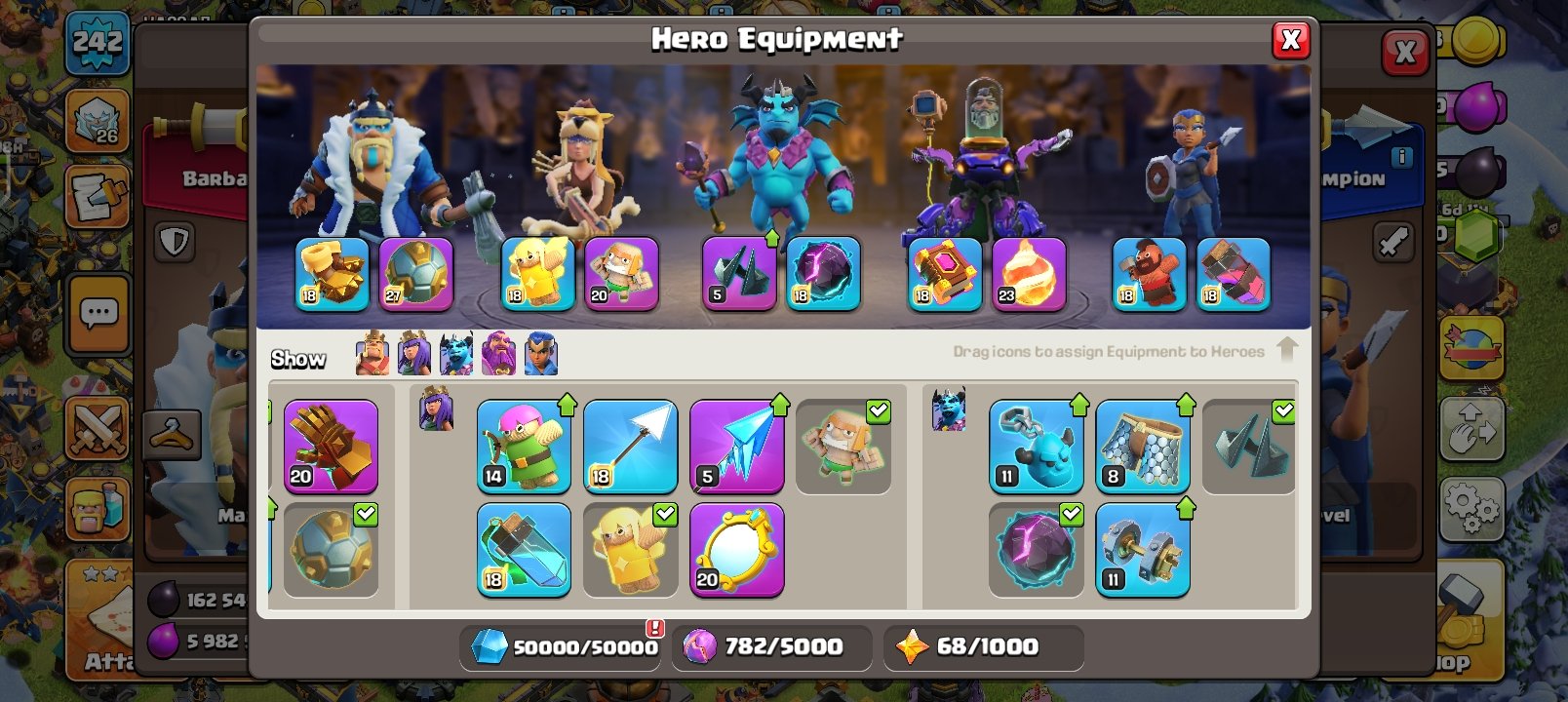Select the Henchmen Puppet equipment at level 11
This screenshot has width=1568, height=702.
[1036, 446]
